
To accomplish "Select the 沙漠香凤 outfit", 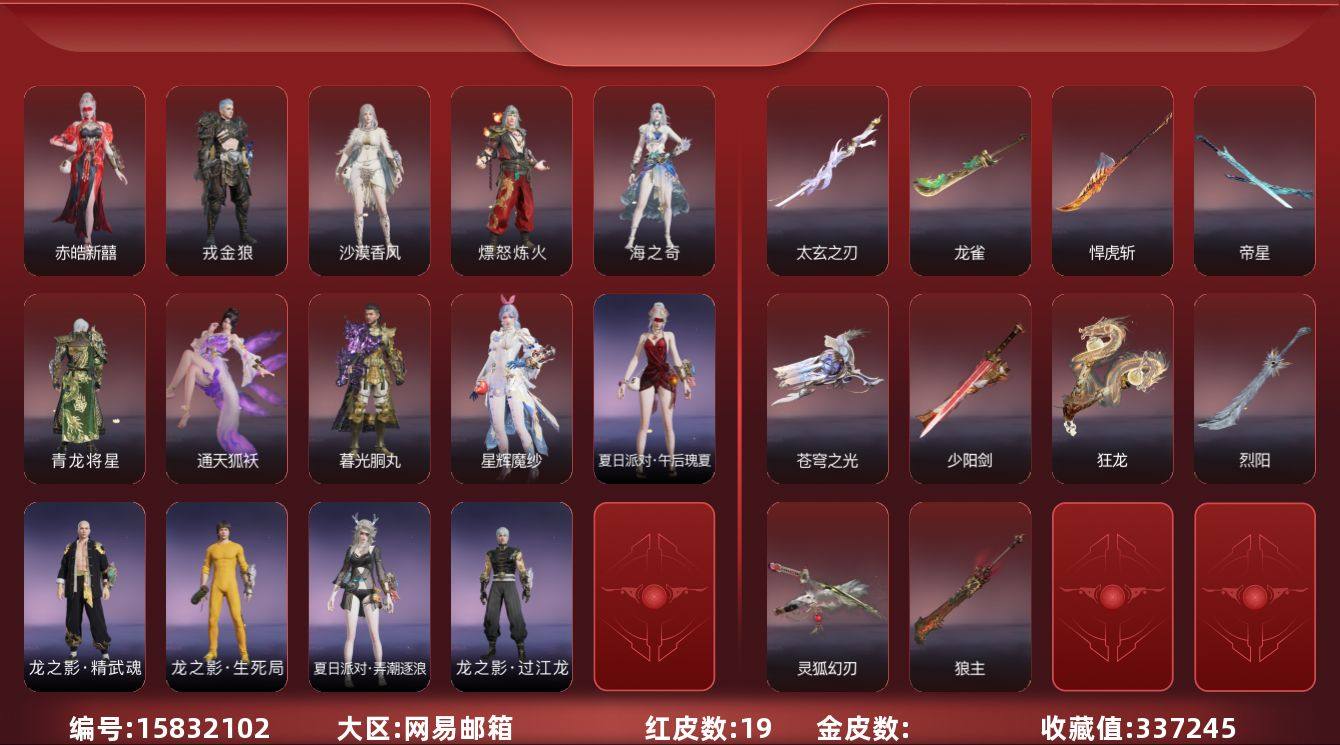I will (x=371, y=178).
